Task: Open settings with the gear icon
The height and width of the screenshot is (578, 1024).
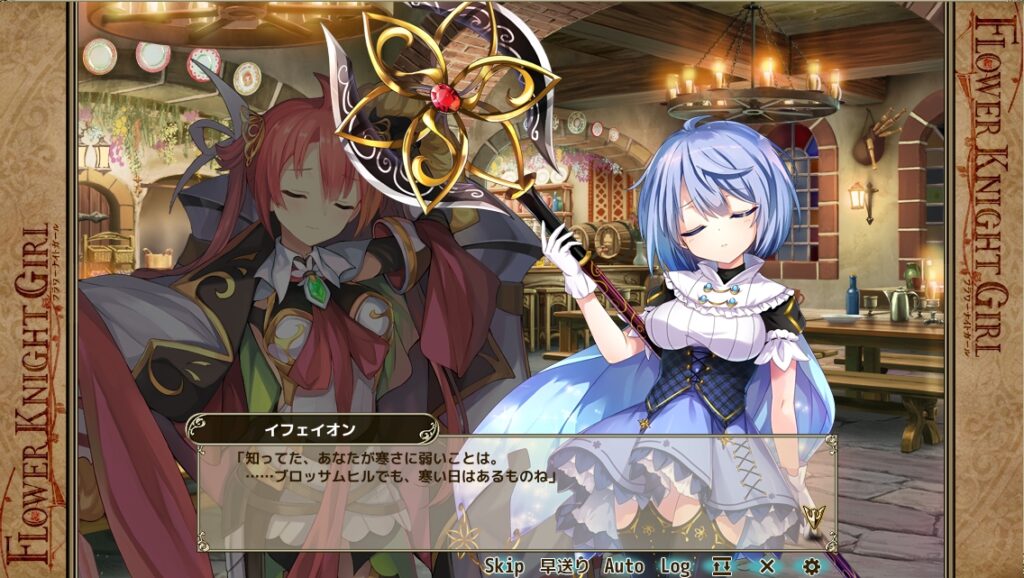Action: (811, 566)
